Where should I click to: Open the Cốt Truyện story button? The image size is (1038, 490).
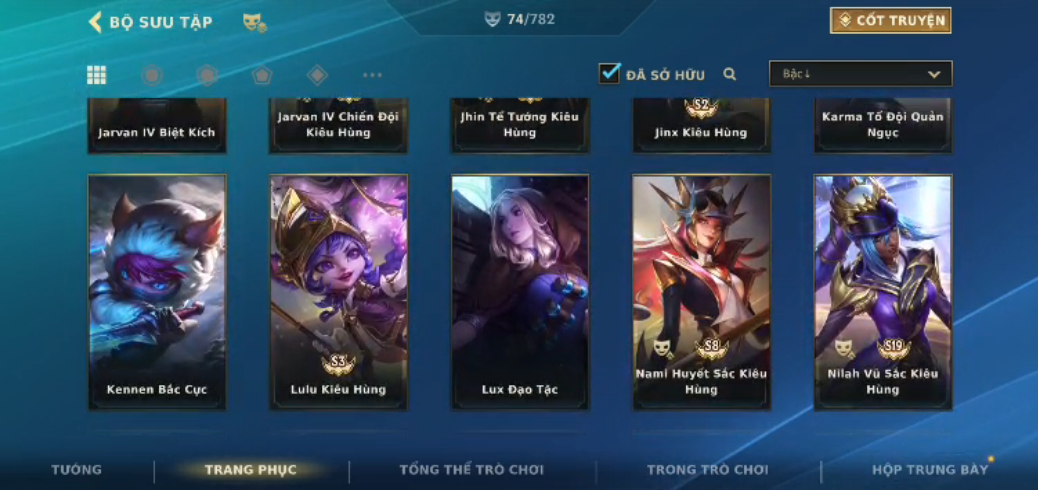[x=890, y=20]
